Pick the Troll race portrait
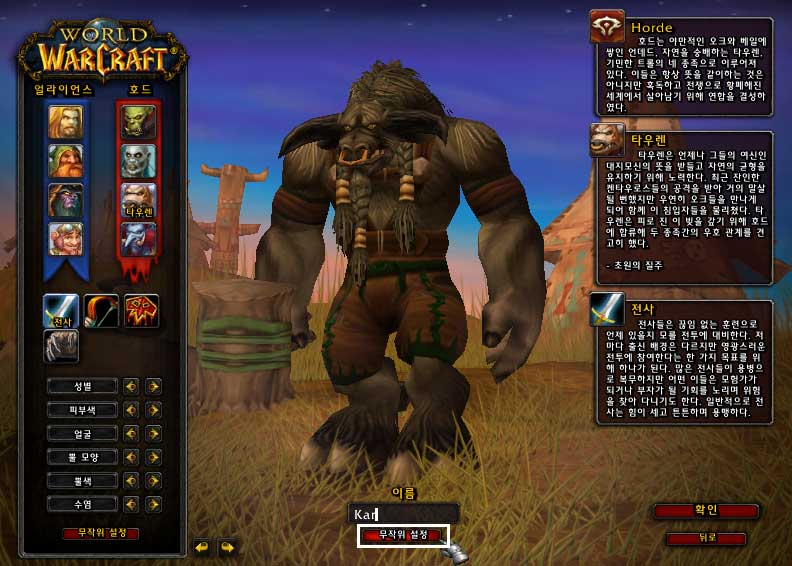Screen dimensions: 792x566 138,239
